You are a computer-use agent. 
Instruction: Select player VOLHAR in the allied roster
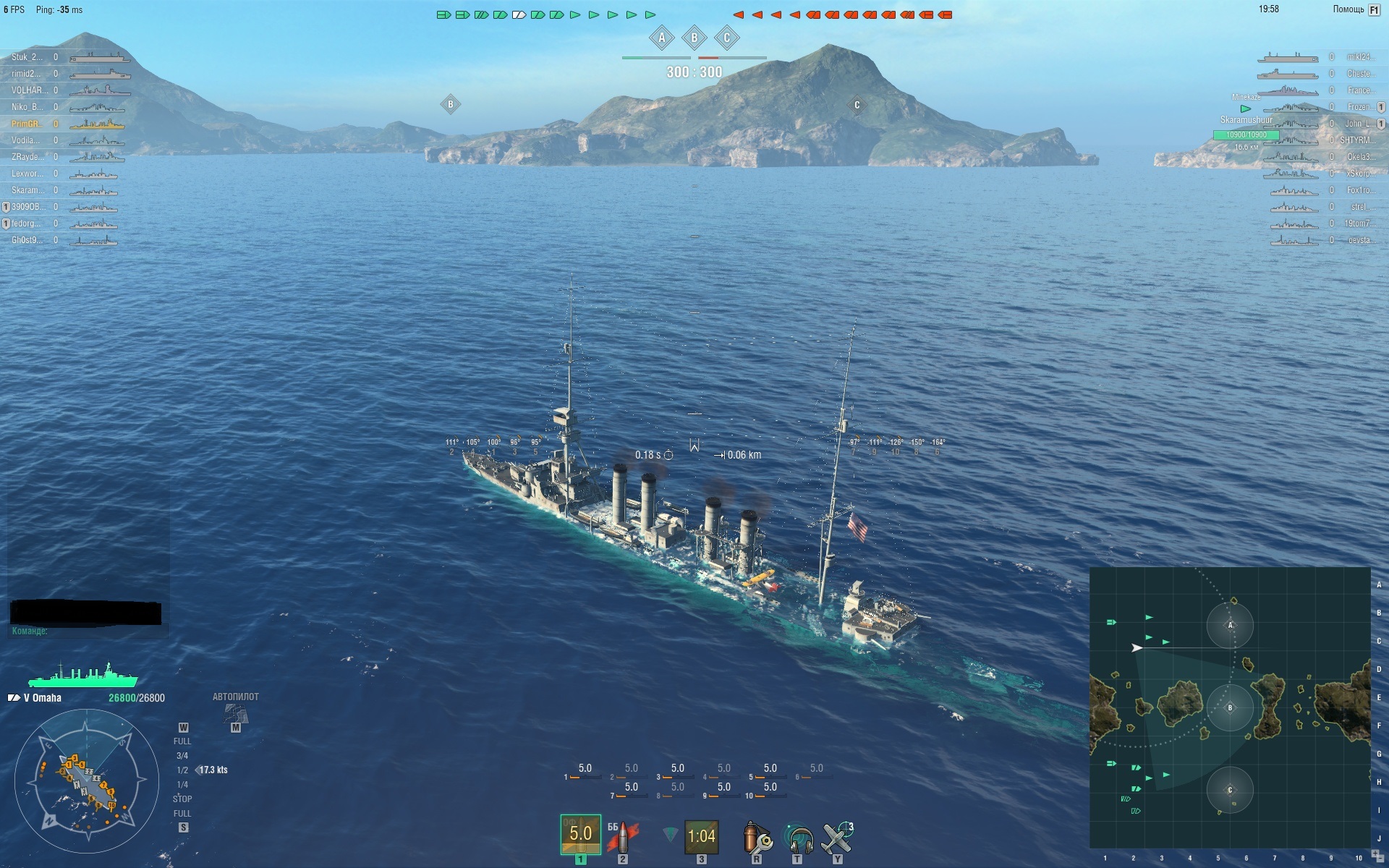click(30, 90)
